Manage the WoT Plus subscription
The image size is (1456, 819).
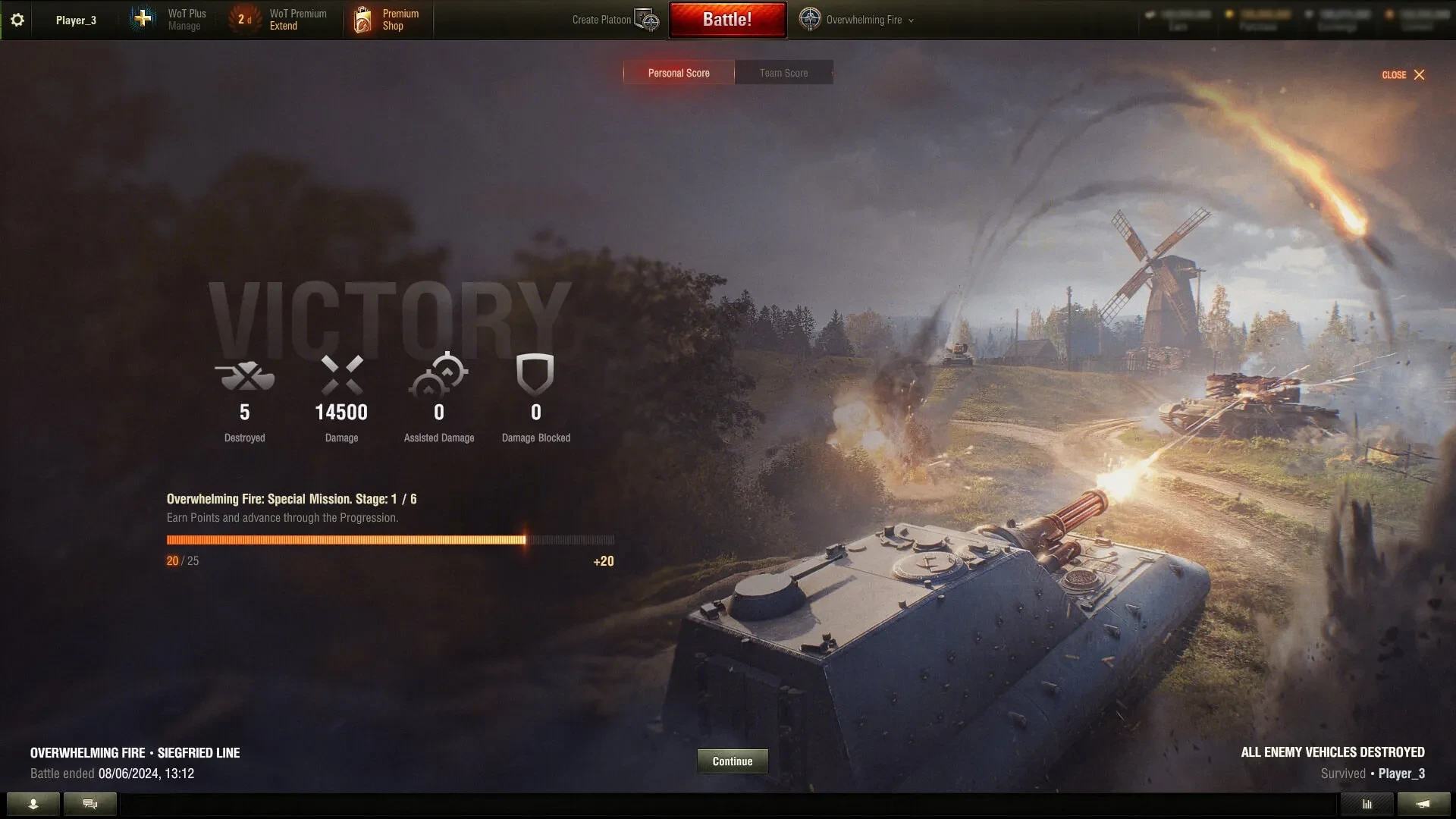(173, 20)
